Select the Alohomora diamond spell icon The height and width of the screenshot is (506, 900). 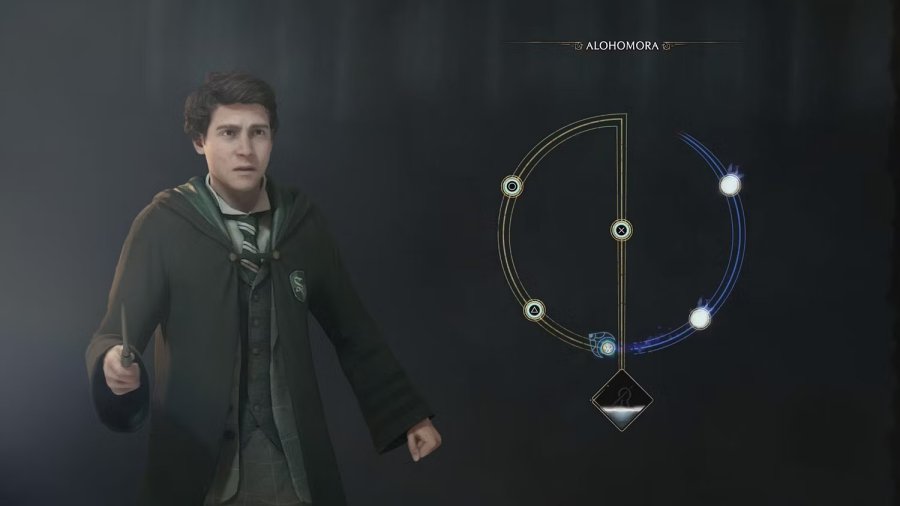(x=622, y=400)
